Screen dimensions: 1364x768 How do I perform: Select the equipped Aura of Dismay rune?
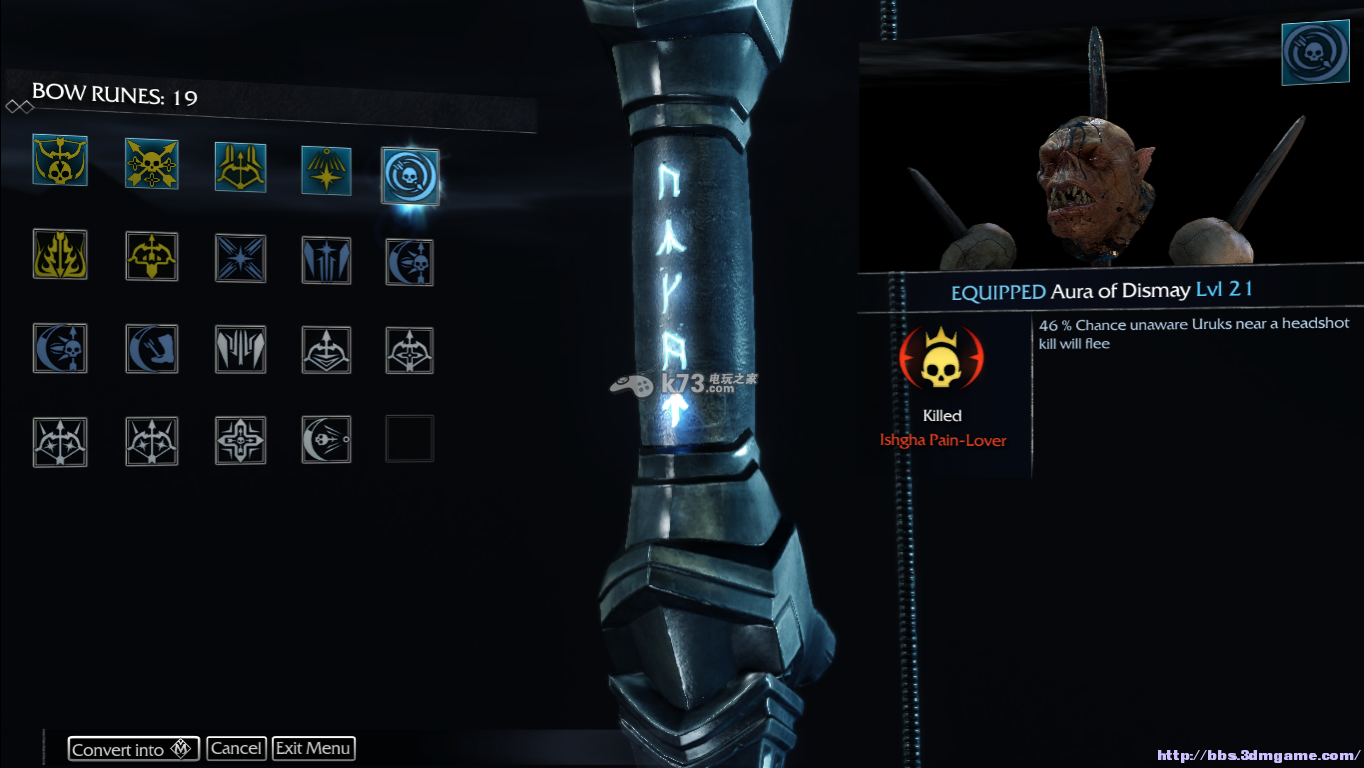410,175
